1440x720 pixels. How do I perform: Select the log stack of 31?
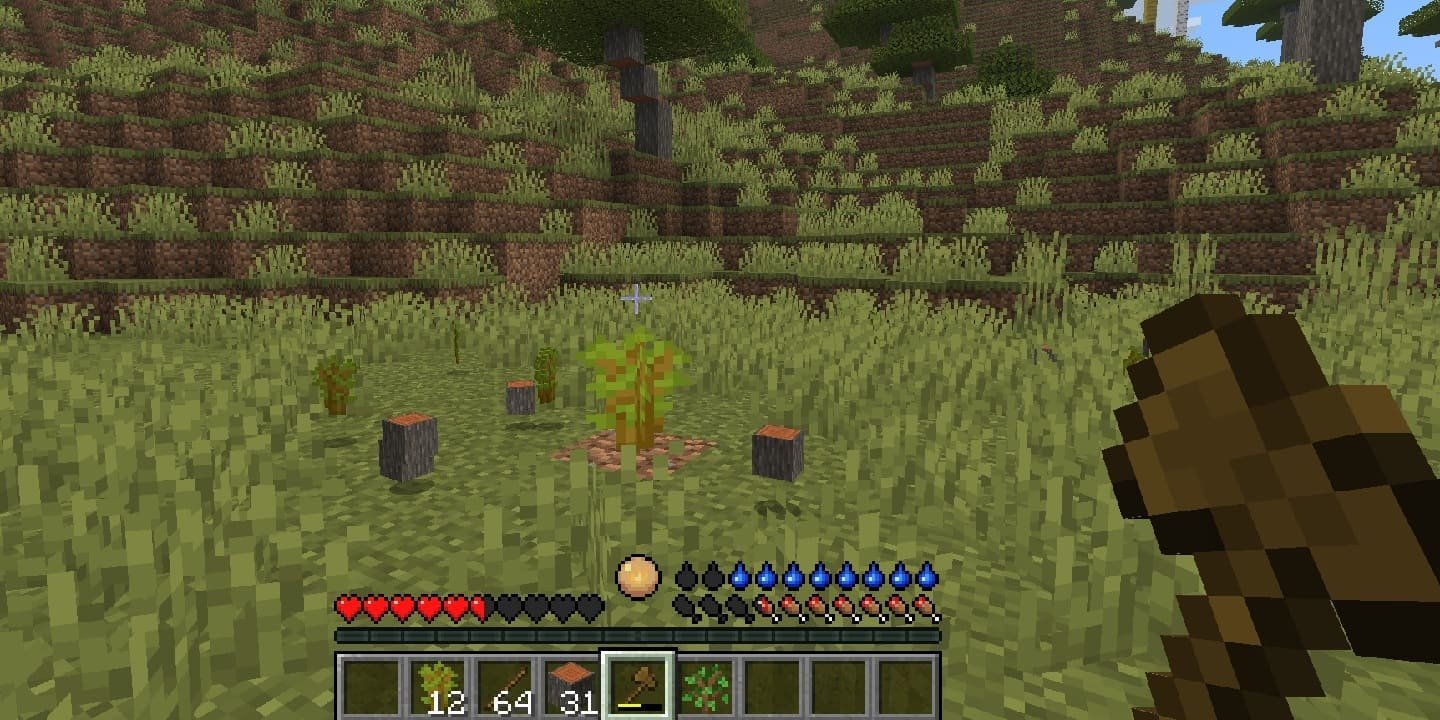(571, 686)
